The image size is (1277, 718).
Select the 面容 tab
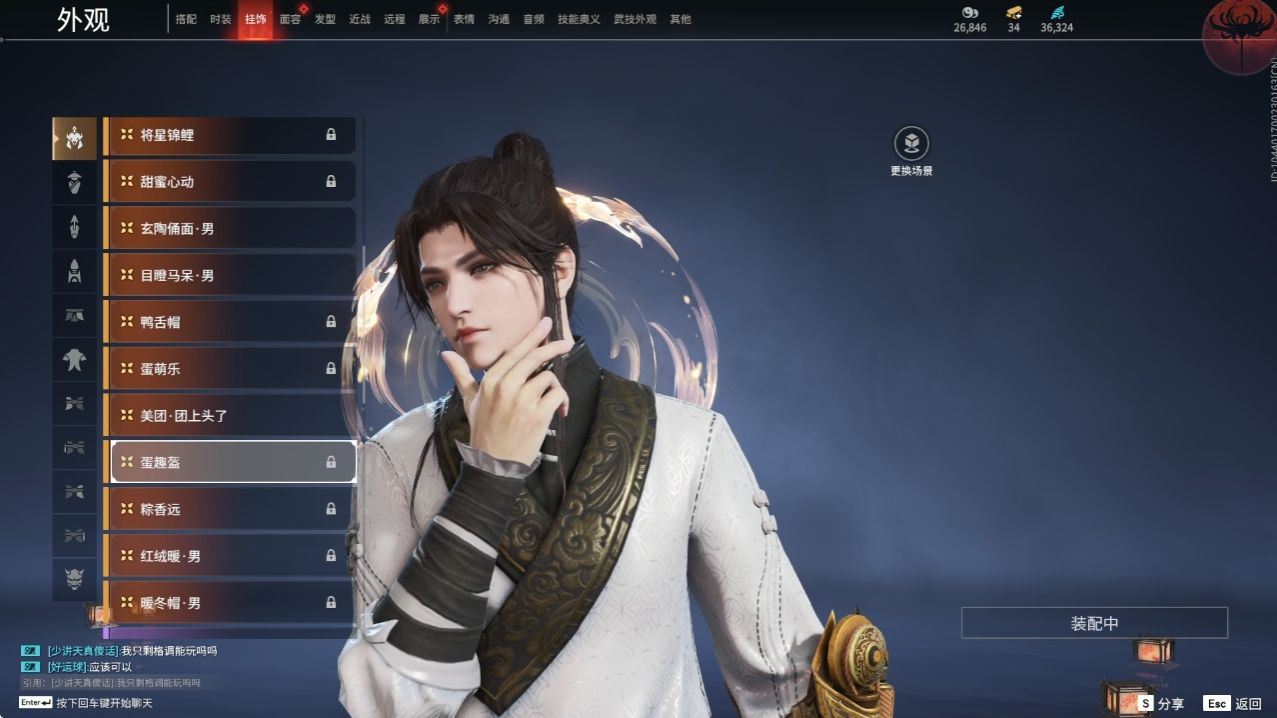(x=290, y=19)
